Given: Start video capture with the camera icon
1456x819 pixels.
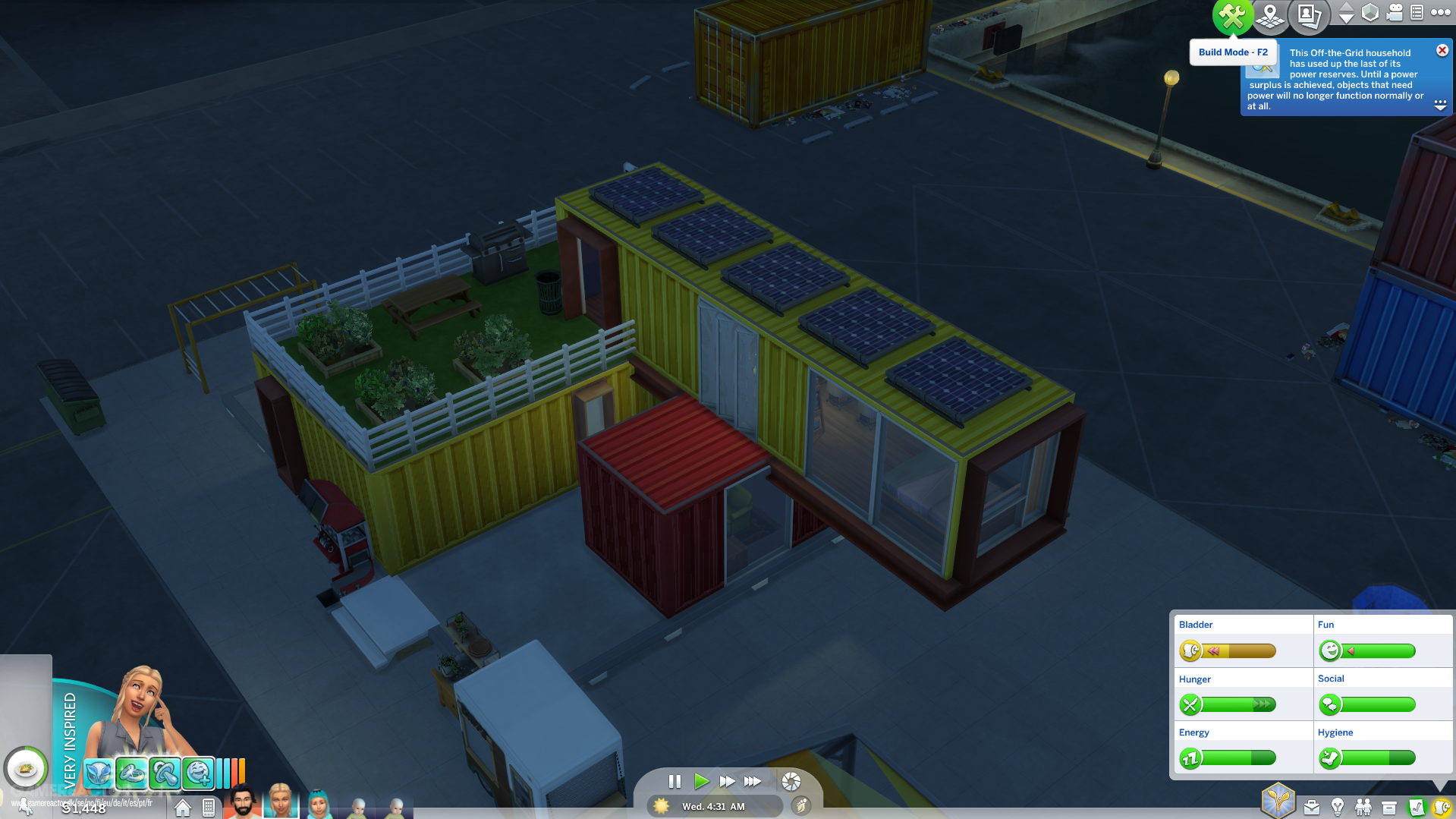Looking at the screenshot, I should point(1395,13).
